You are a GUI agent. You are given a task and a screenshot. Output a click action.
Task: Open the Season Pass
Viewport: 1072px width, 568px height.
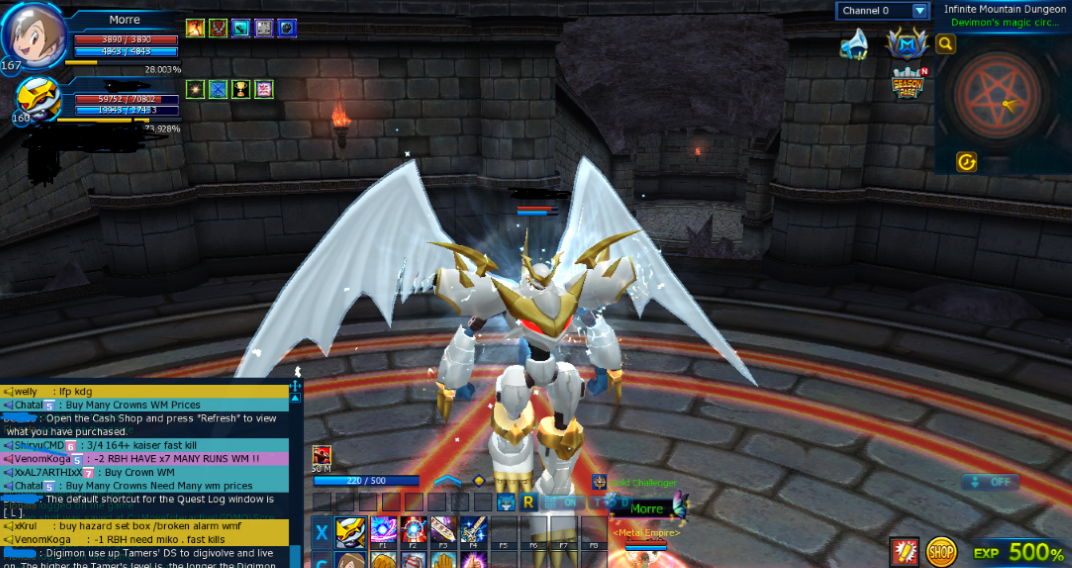[908, 83]
